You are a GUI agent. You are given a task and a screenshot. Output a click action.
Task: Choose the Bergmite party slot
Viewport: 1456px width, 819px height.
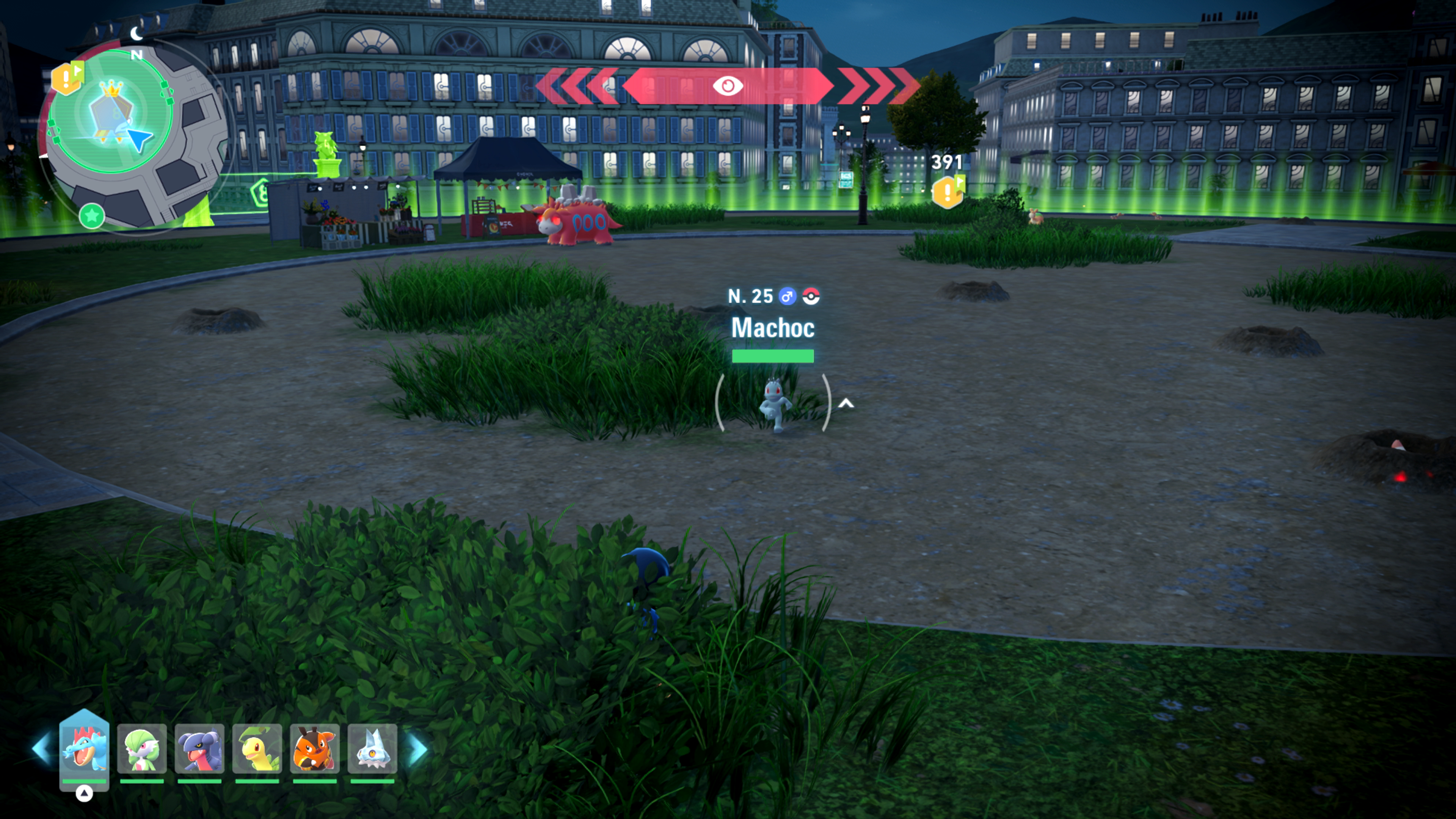tap(372, 748)
